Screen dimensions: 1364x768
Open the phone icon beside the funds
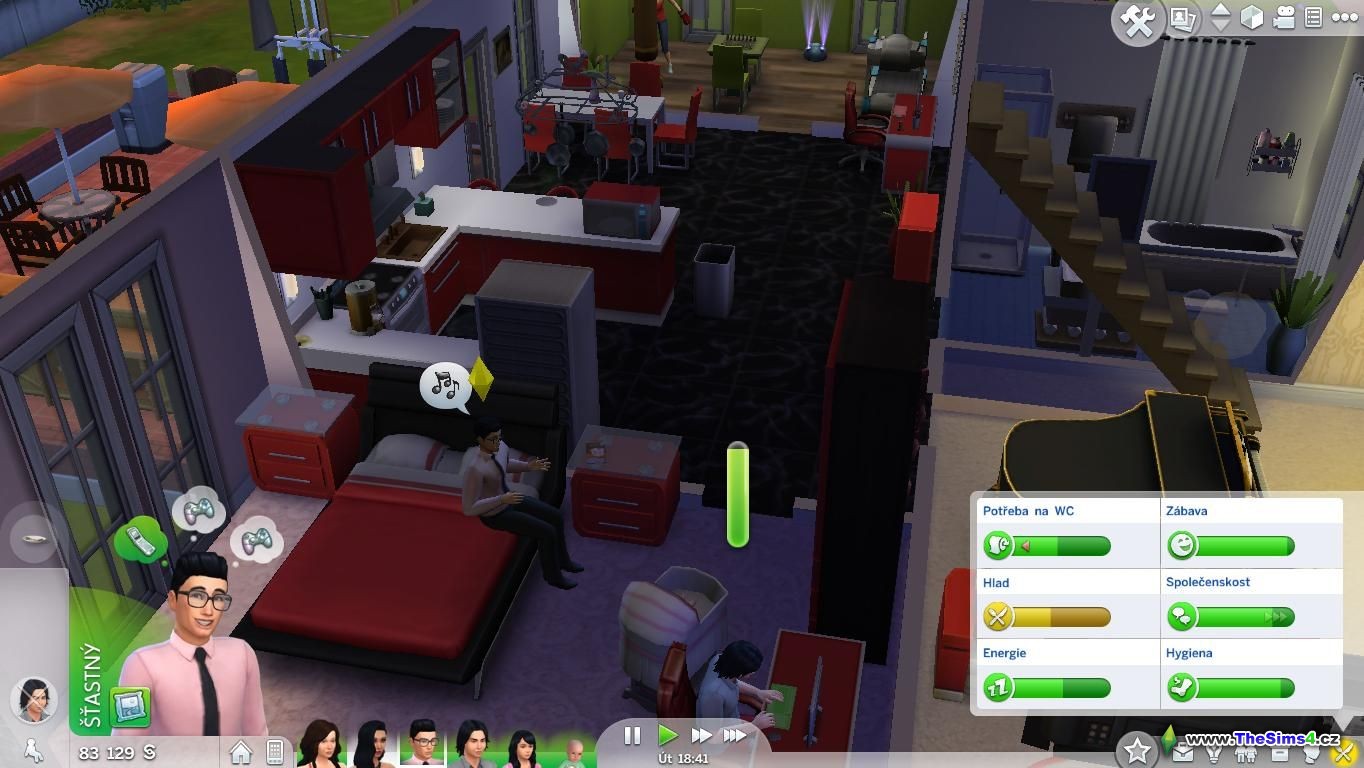[275, 751]
